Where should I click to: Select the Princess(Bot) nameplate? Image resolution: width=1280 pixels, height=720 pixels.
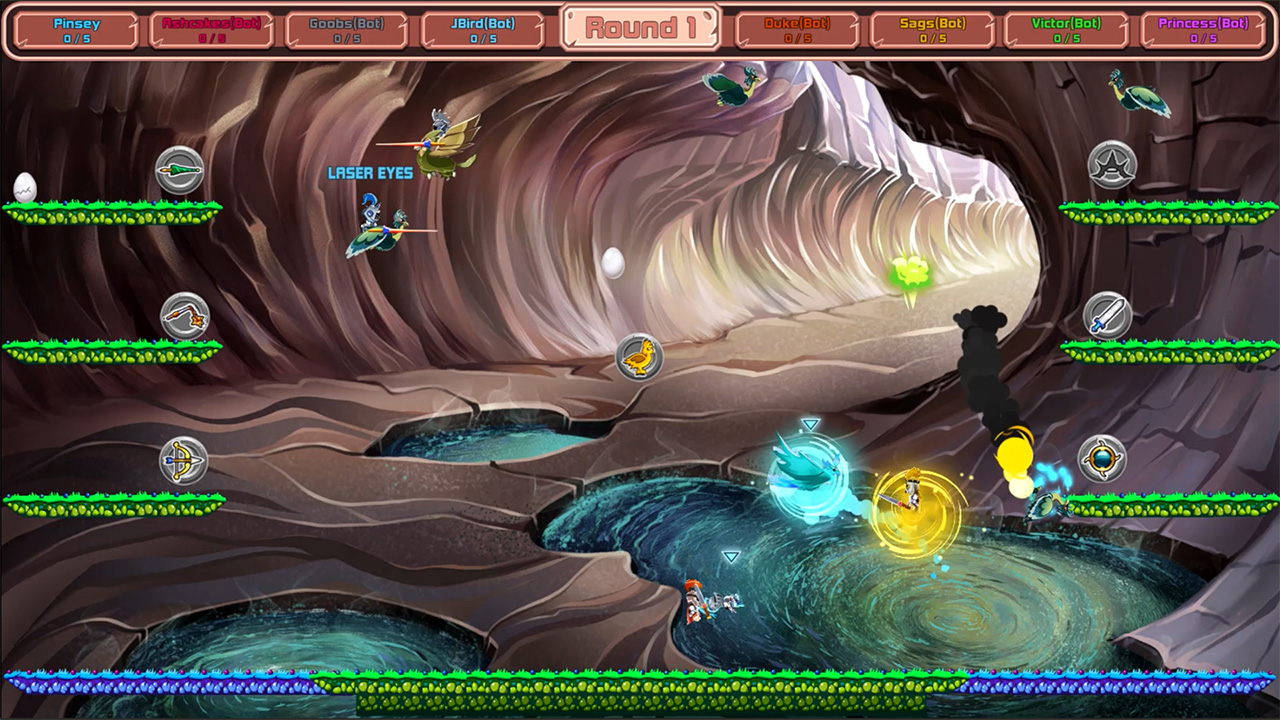[1206, 27]
